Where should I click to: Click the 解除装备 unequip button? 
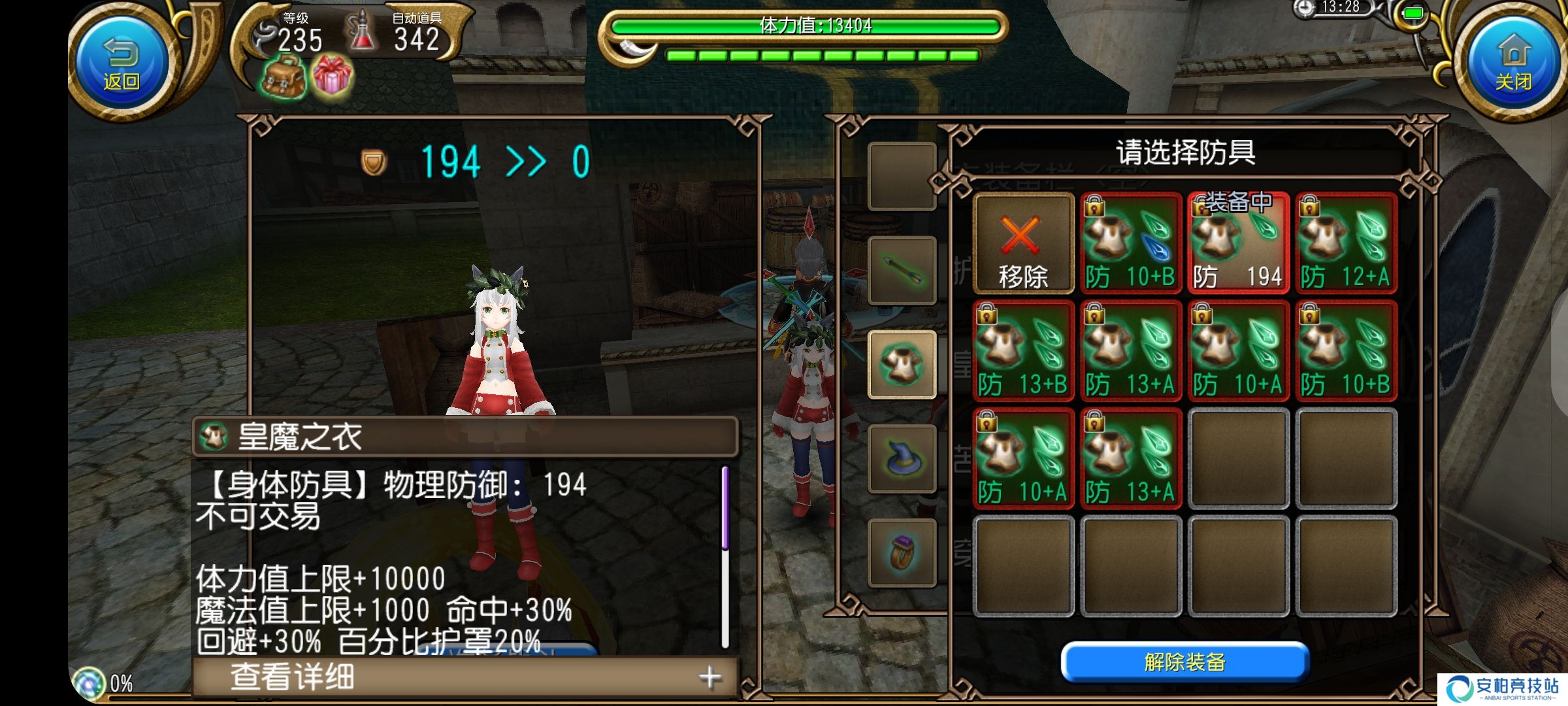tap(1184, 662)
